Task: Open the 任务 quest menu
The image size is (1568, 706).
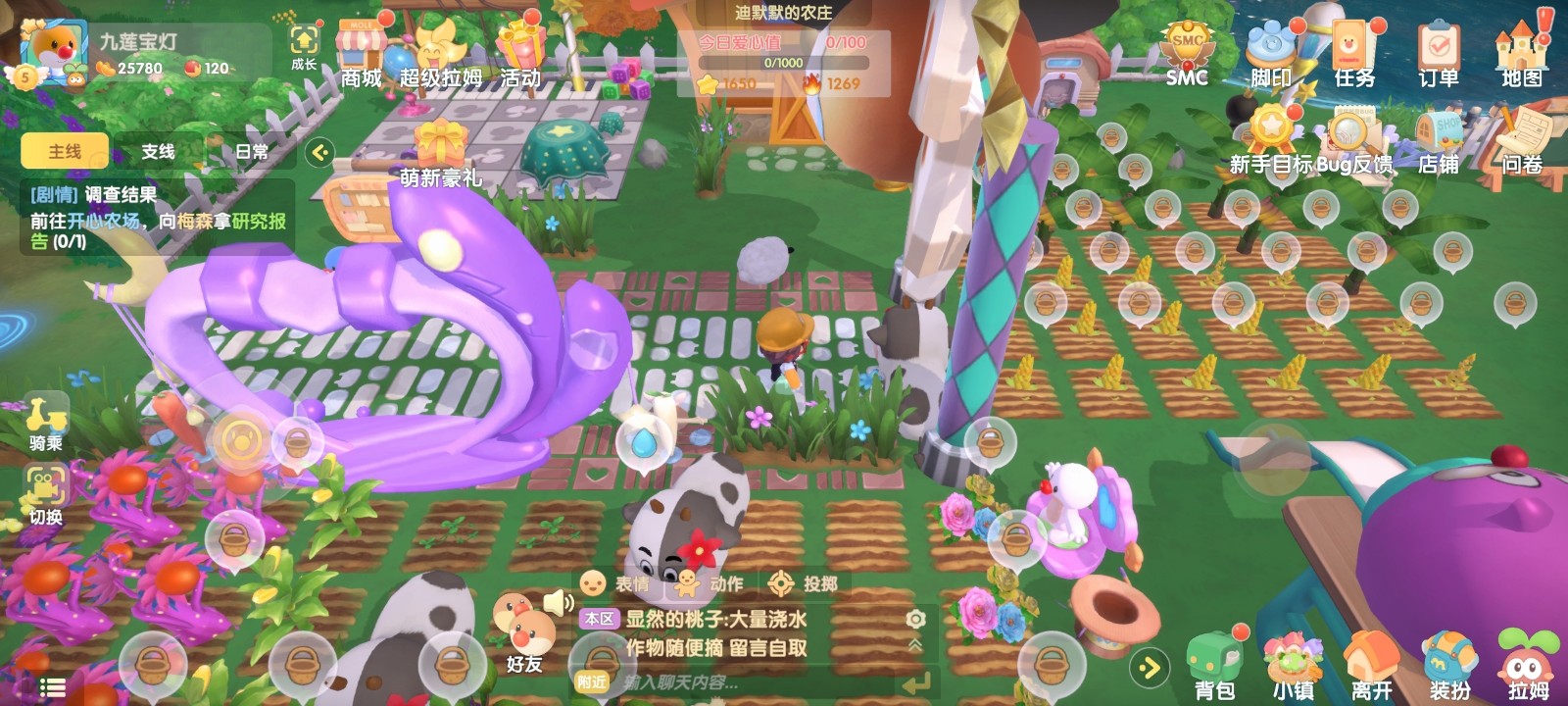Action: [1354, 54]
